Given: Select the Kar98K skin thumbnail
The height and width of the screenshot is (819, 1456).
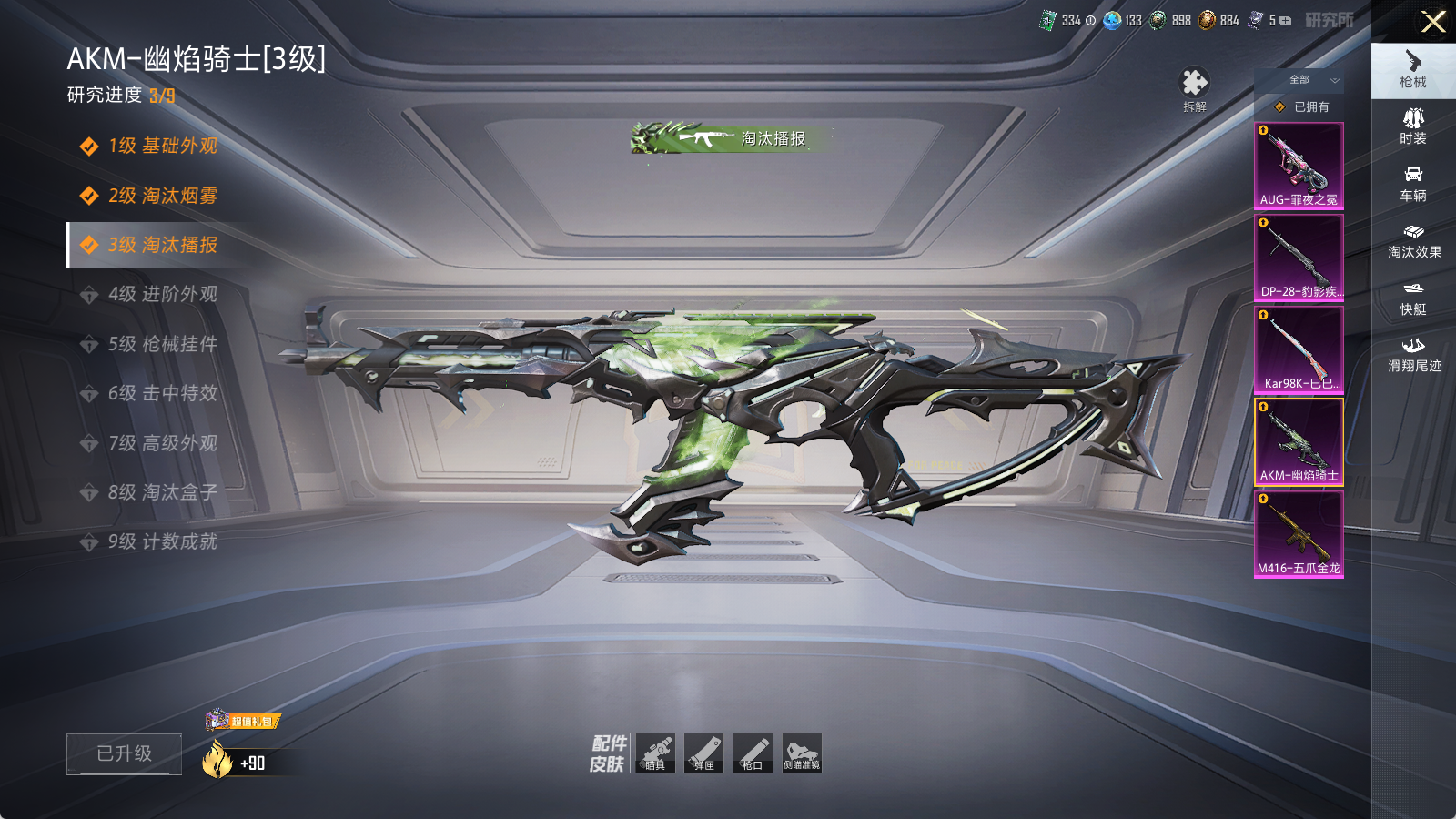Looking at the screenshot, I should click(x=1299, y=349).
